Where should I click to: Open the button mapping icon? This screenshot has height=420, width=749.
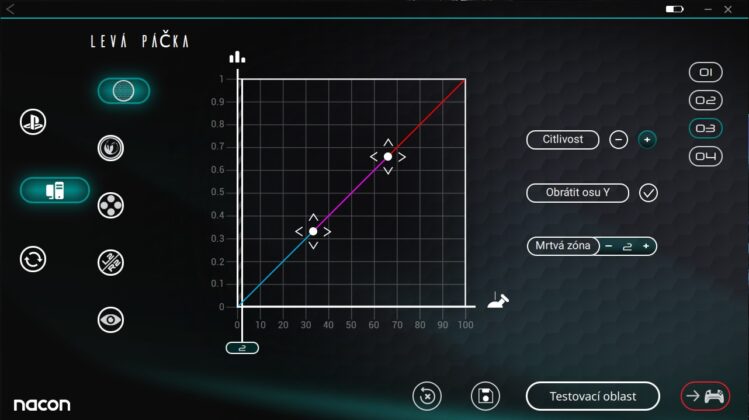(x=110, y=205)
